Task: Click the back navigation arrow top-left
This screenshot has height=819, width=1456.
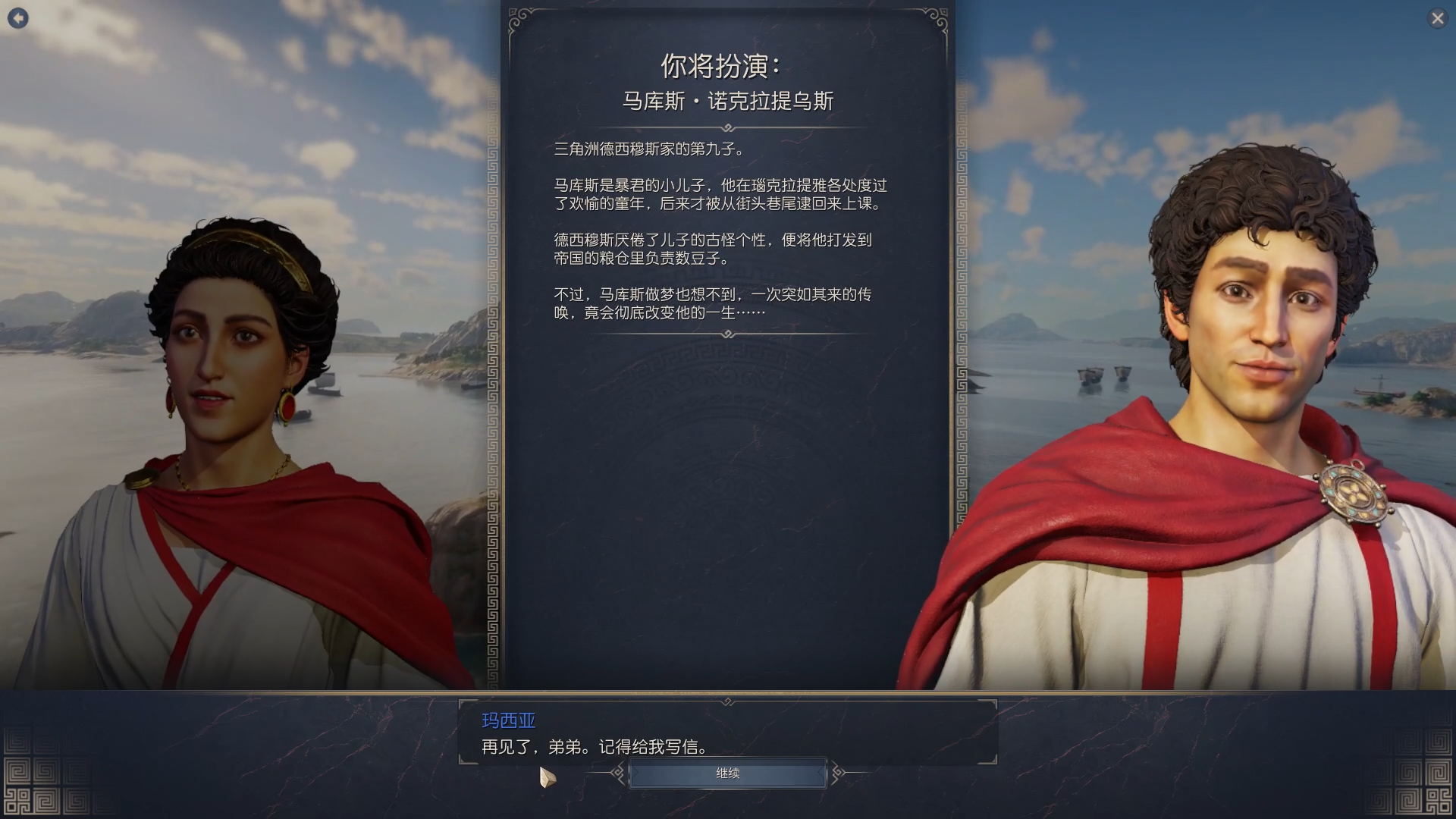Action: click(x=18, y=18)
